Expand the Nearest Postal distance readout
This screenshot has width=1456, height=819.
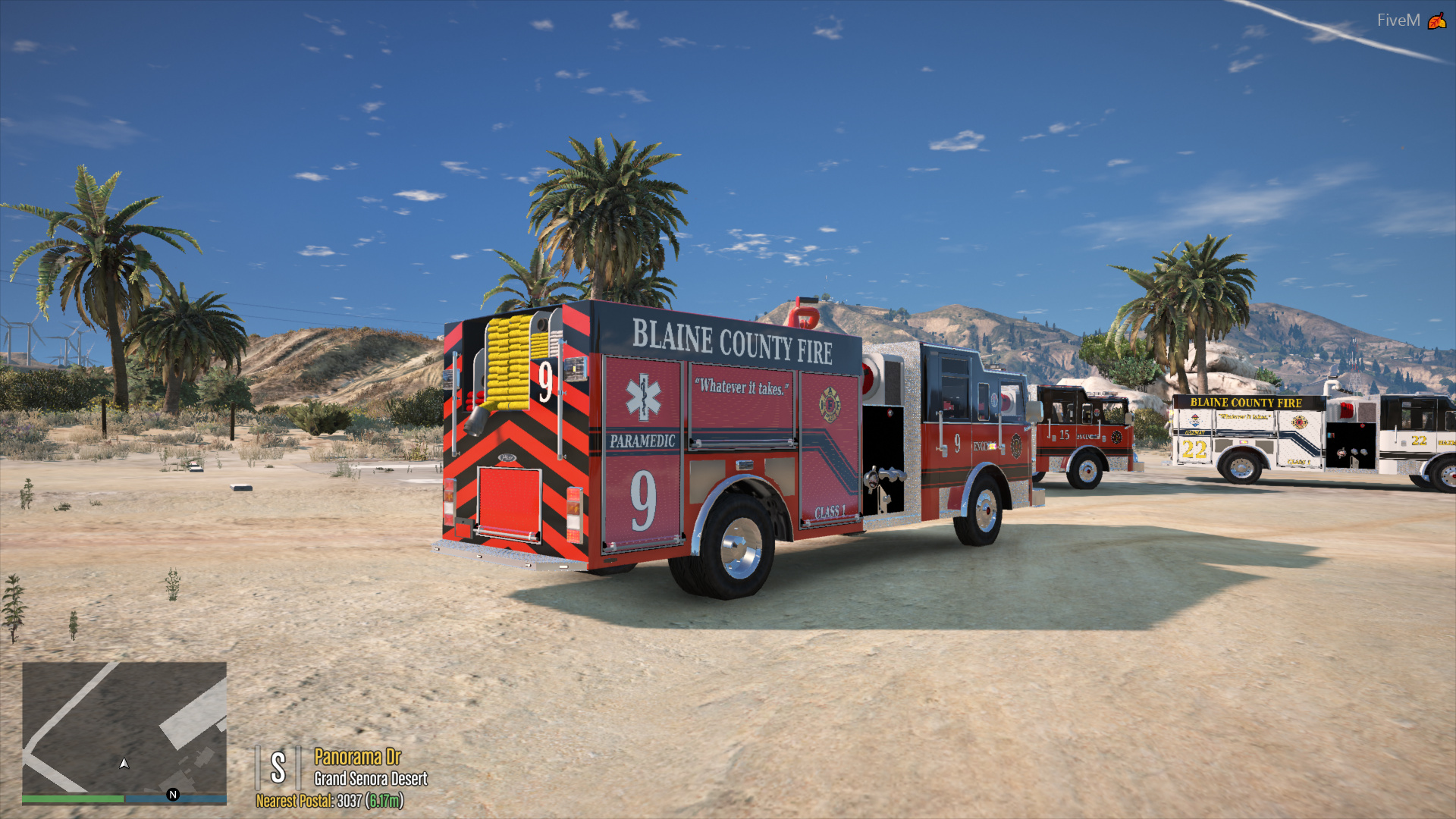[385, 801]
